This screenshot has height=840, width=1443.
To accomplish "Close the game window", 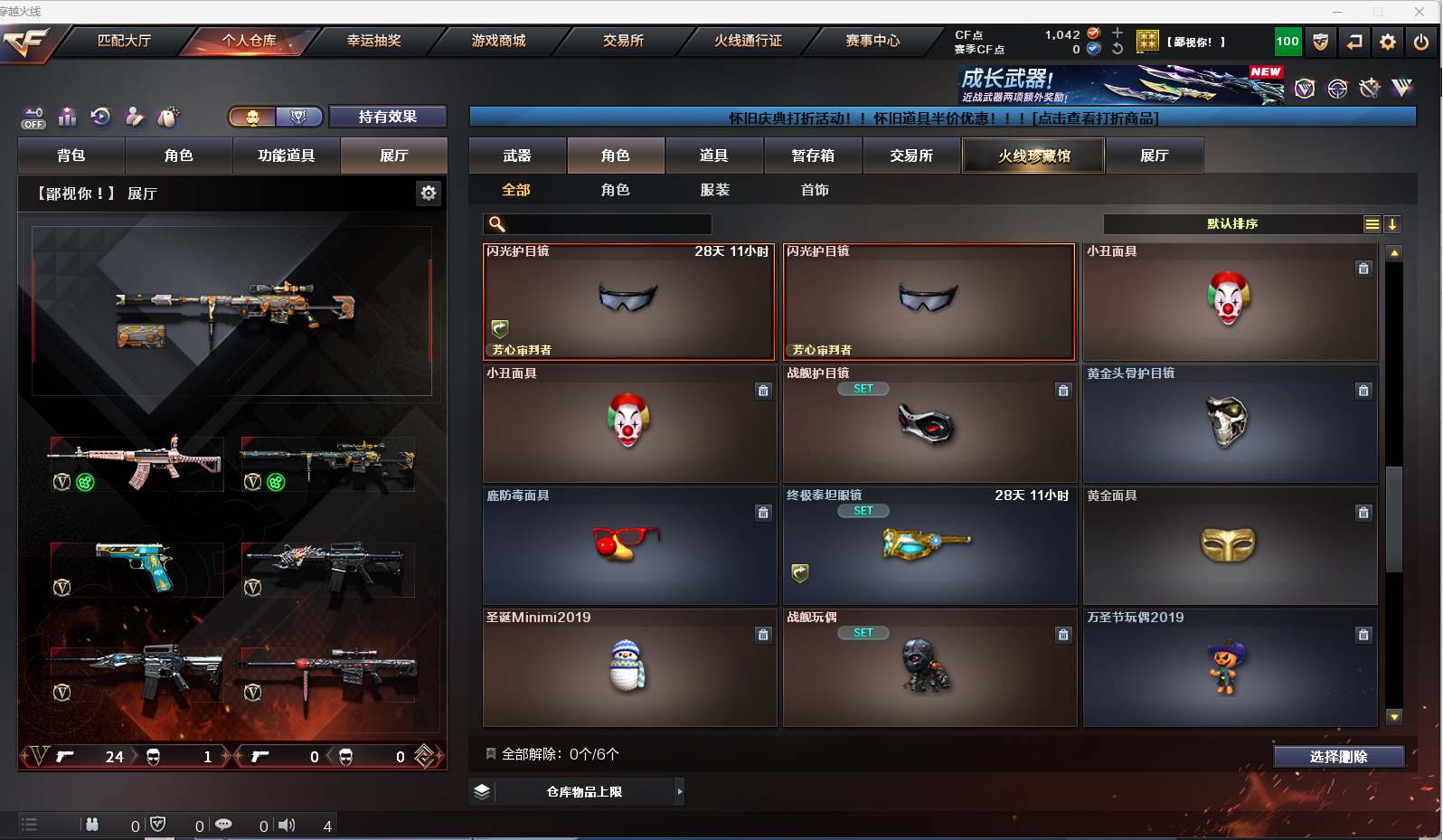I will 1419,12.
